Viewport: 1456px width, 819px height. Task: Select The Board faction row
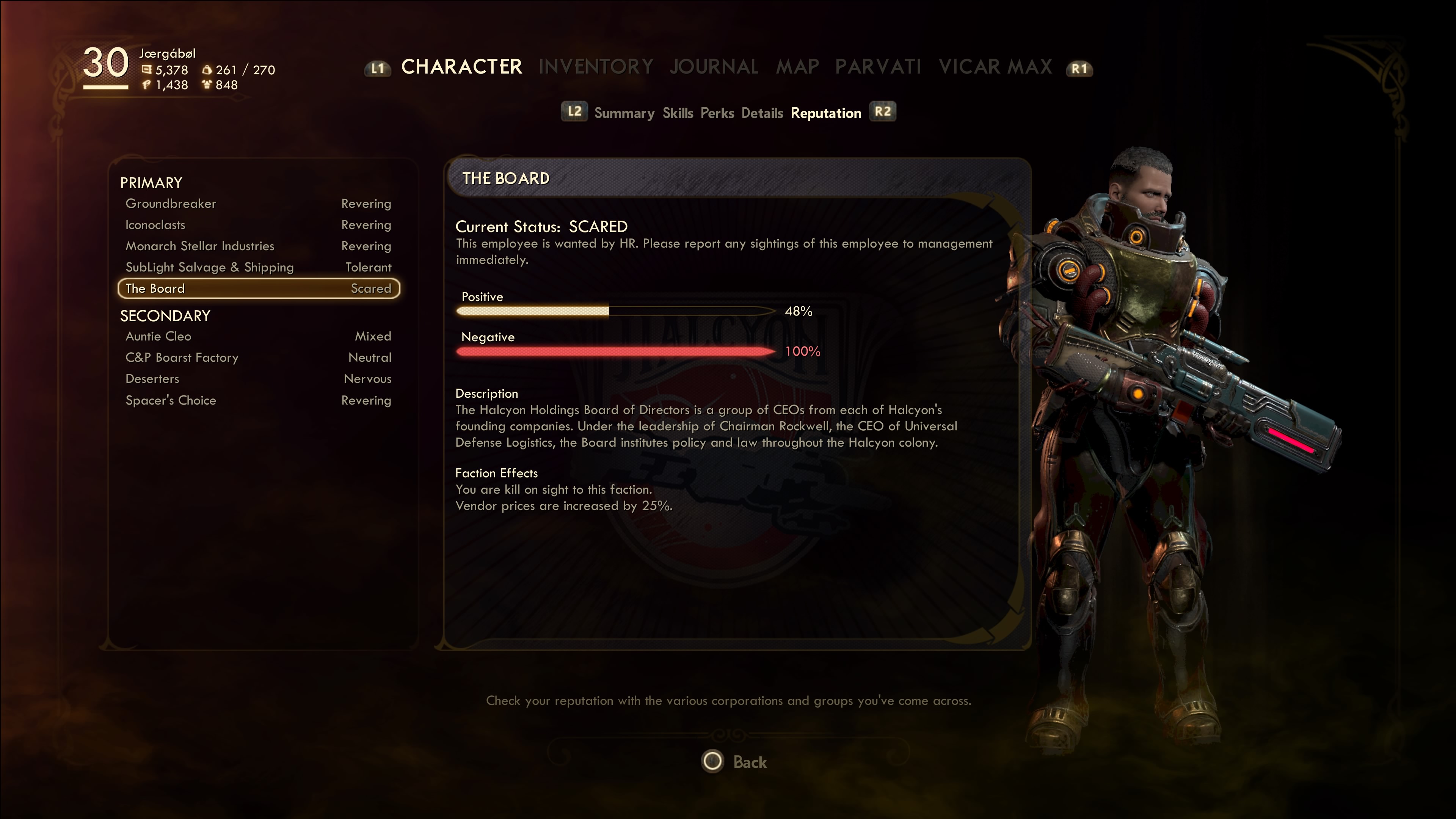click(x=258, y=288)
